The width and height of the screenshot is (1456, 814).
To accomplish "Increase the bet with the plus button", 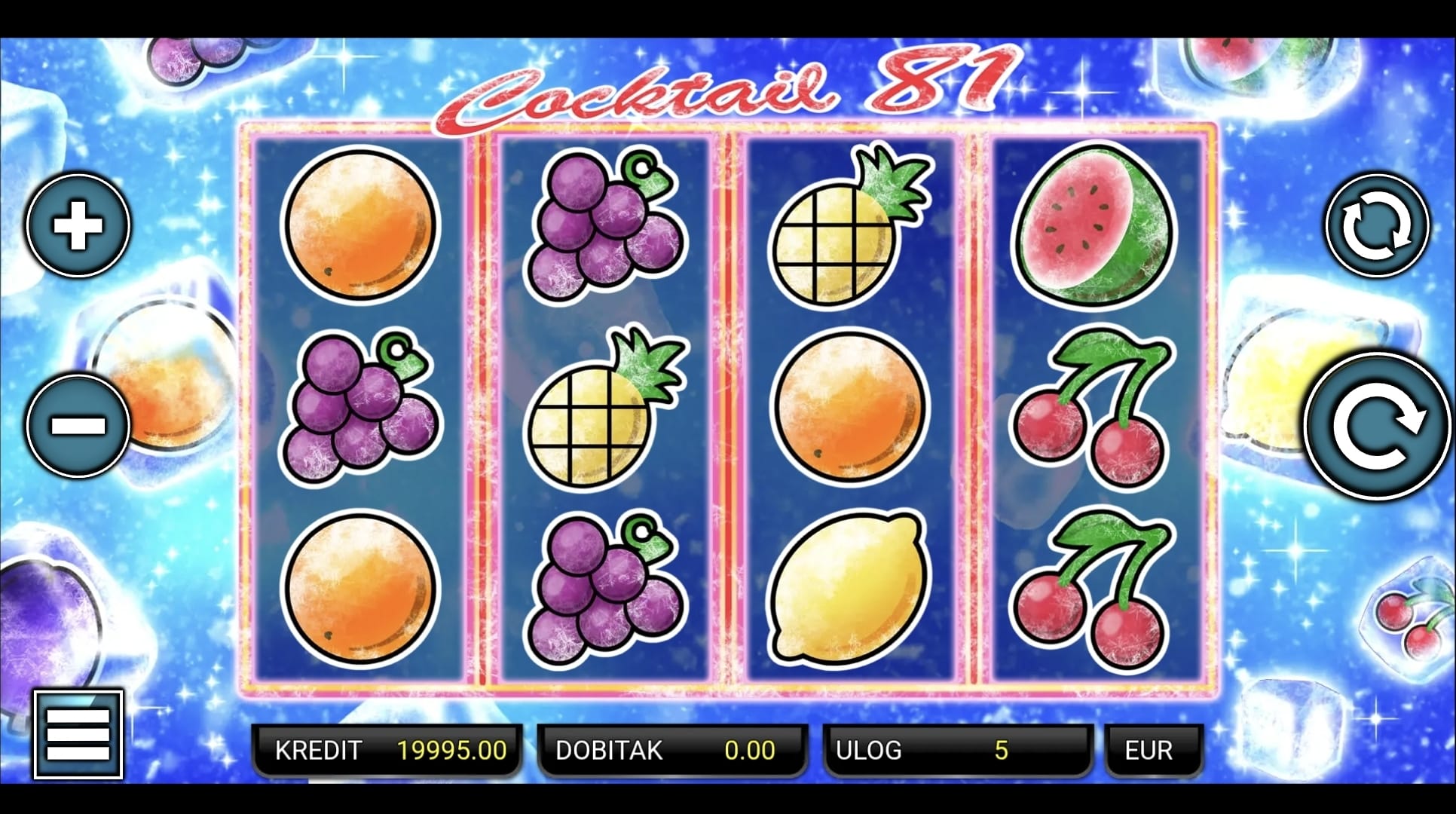I will point(78,225).
